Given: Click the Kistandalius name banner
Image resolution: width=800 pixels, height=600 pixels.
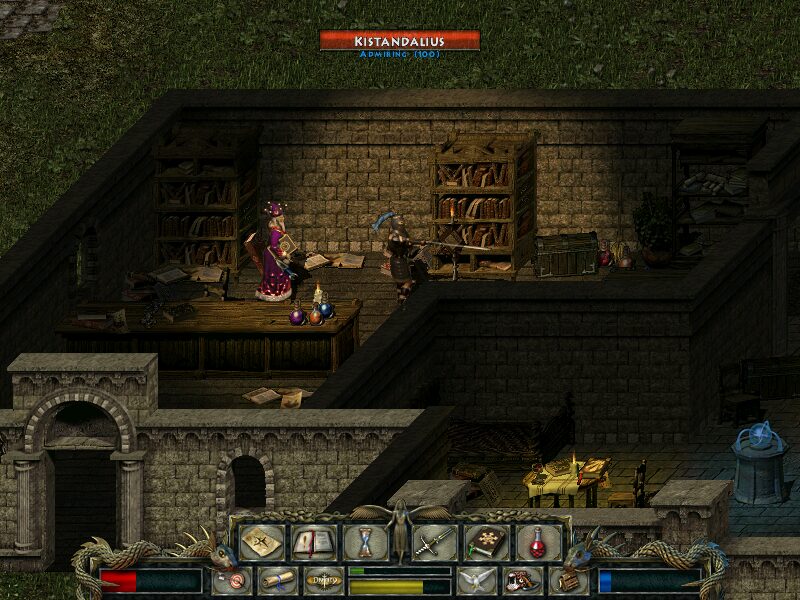Looking at the screenshot, I should [x=400, y=41].
